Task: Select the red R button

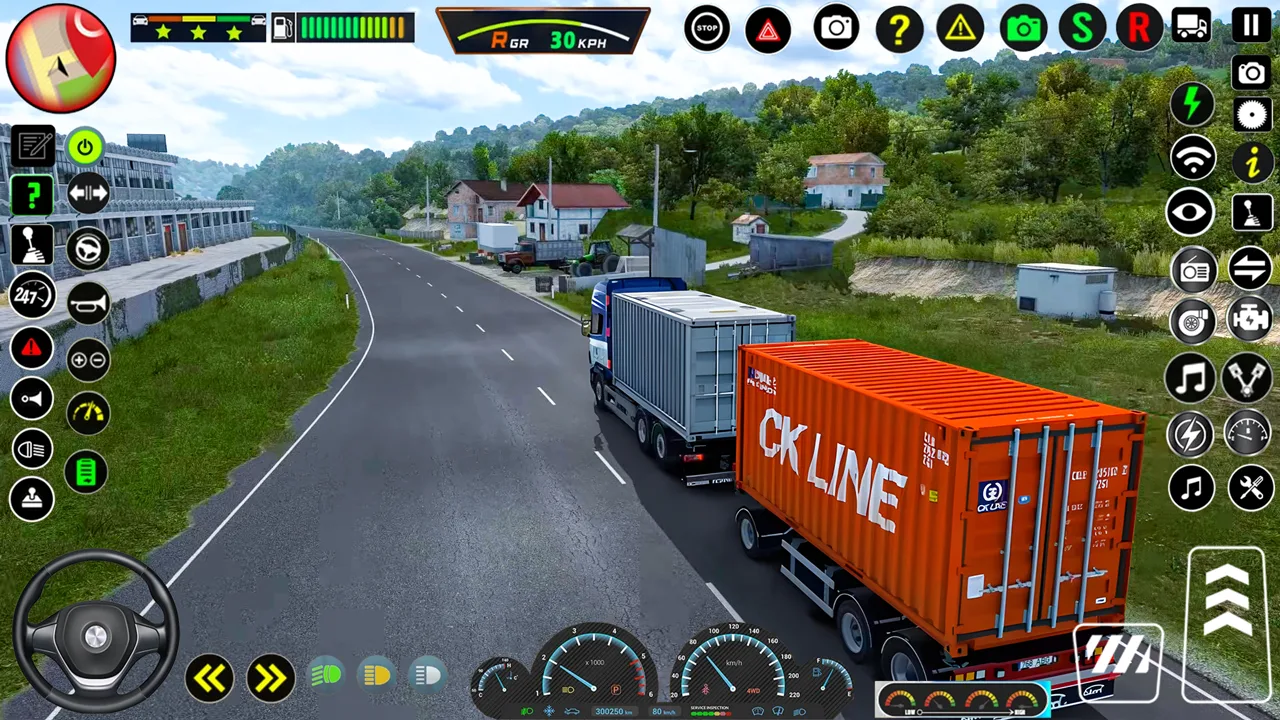Action: [1139, 28]
